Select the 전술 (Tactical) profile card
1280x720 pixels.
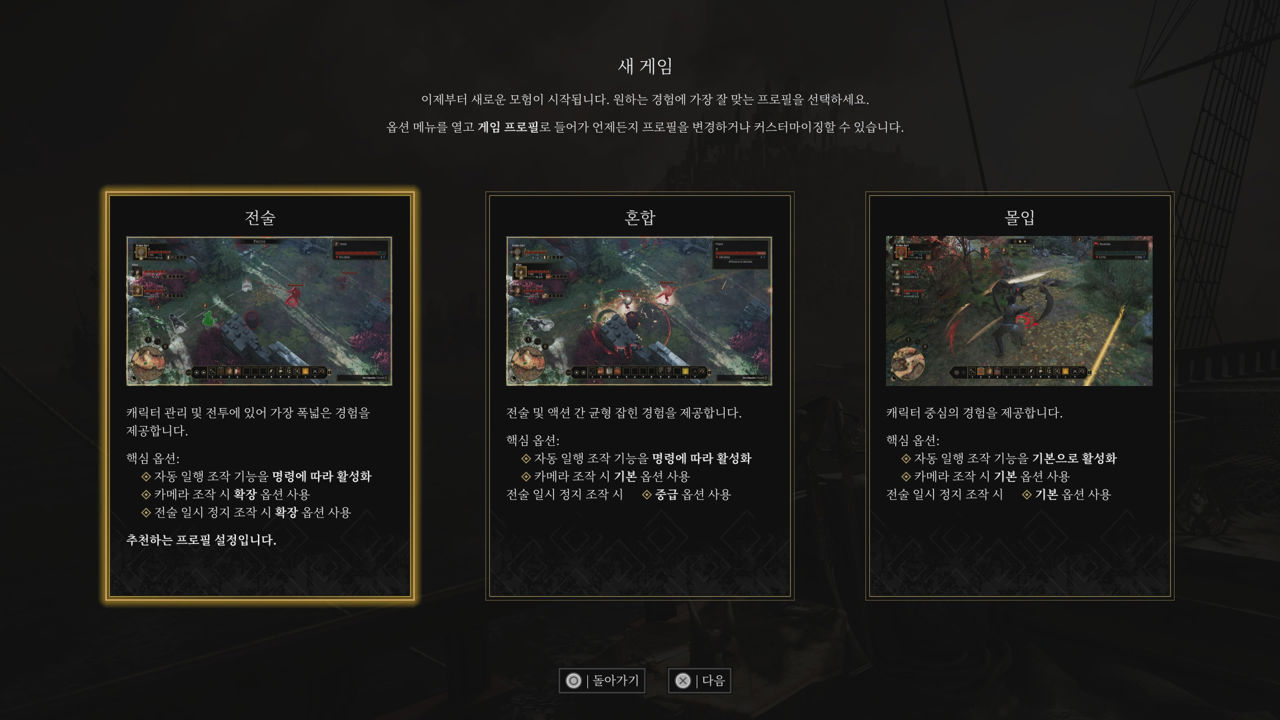(x=259, y=396)
